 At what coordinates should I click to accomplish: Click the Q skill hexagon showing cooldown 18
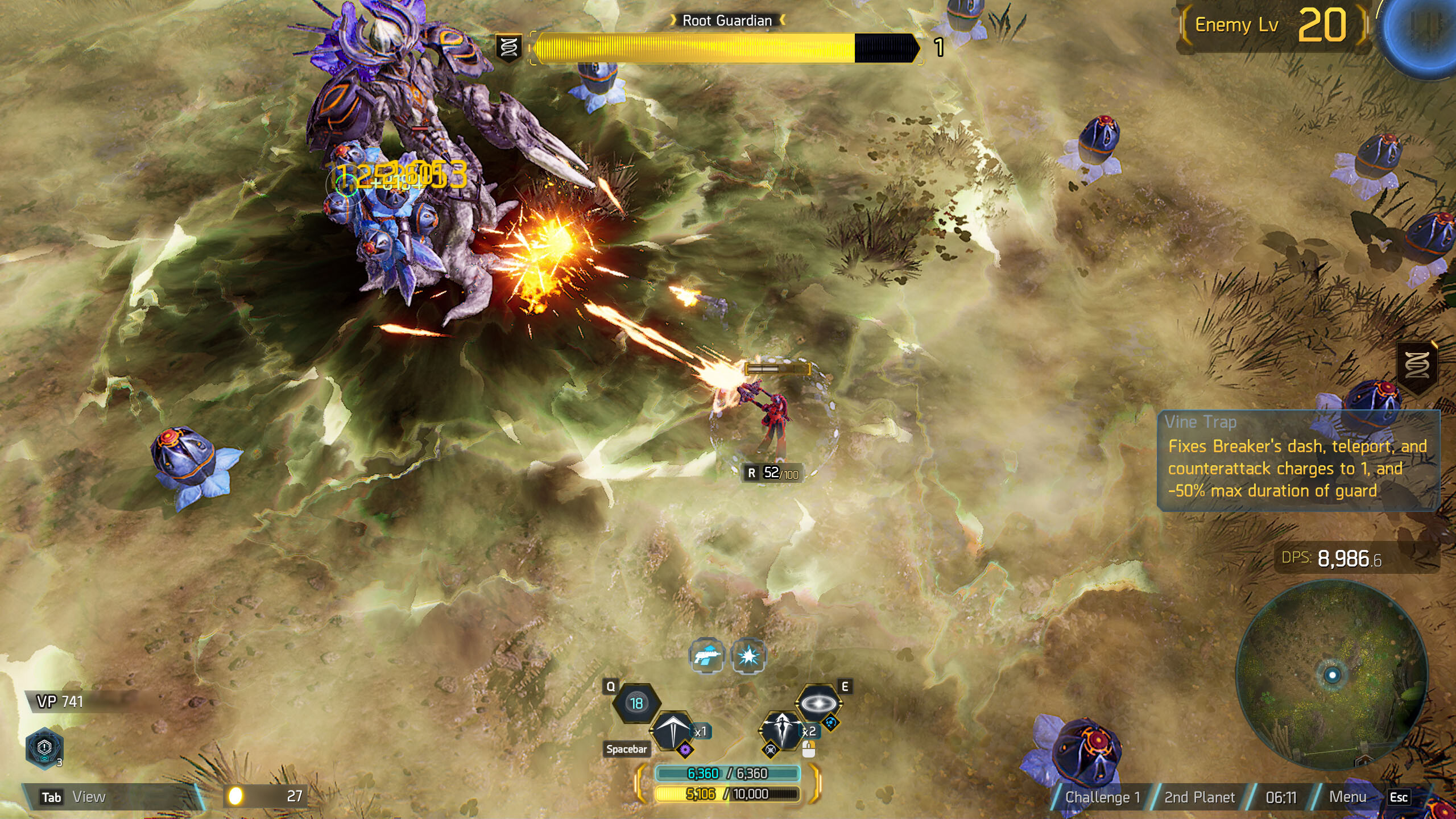637,704
